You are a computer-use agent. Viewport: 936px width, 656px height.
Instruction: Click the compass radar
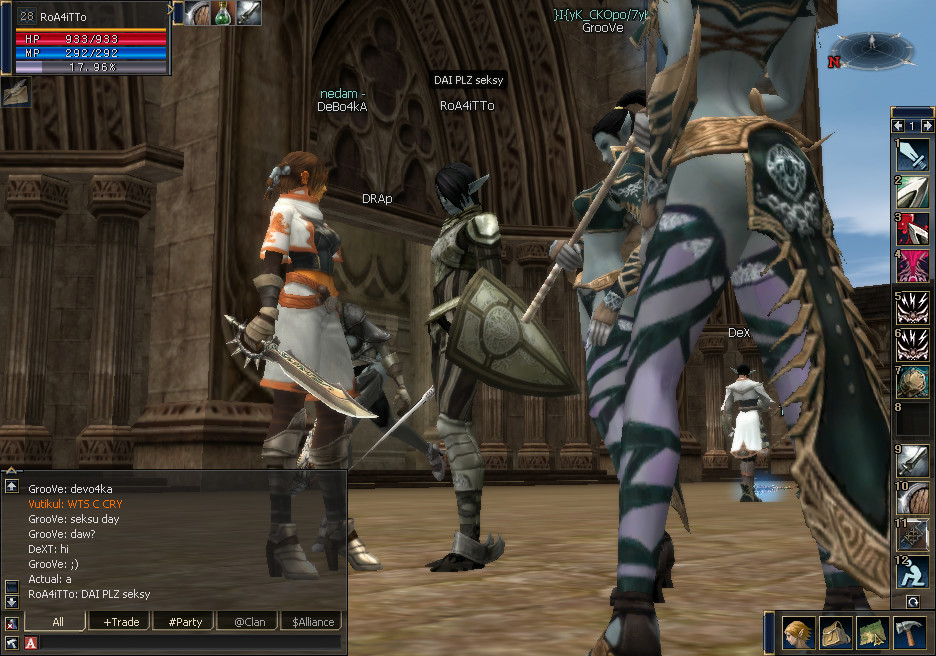click(870, 48)
